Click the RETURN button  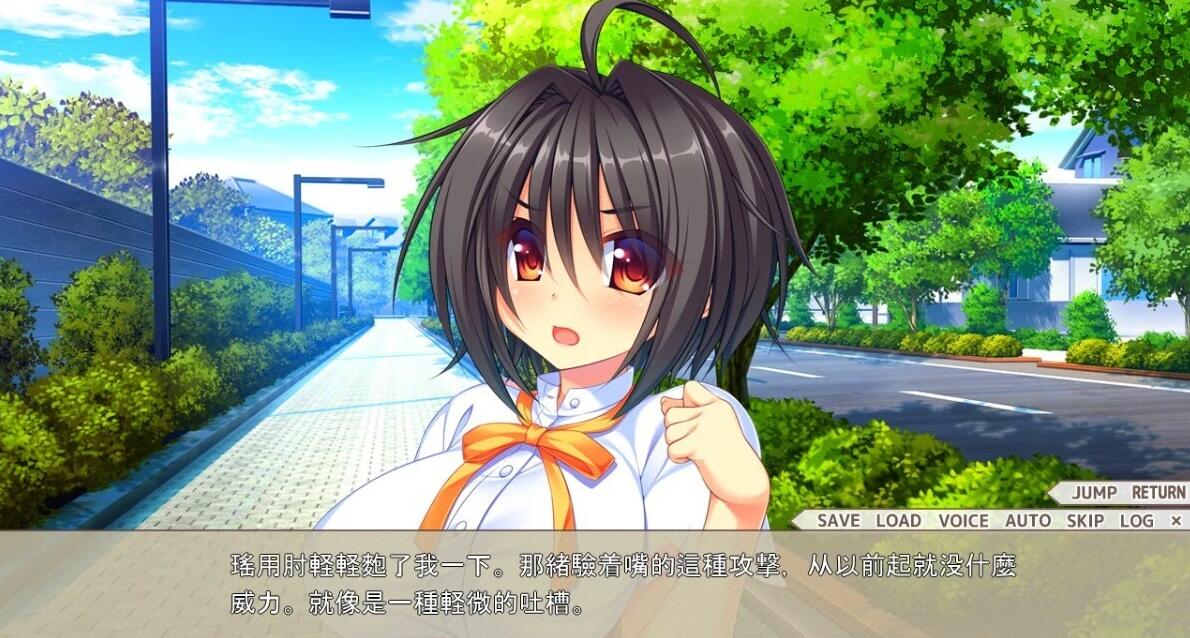[x=1158, y=492]
